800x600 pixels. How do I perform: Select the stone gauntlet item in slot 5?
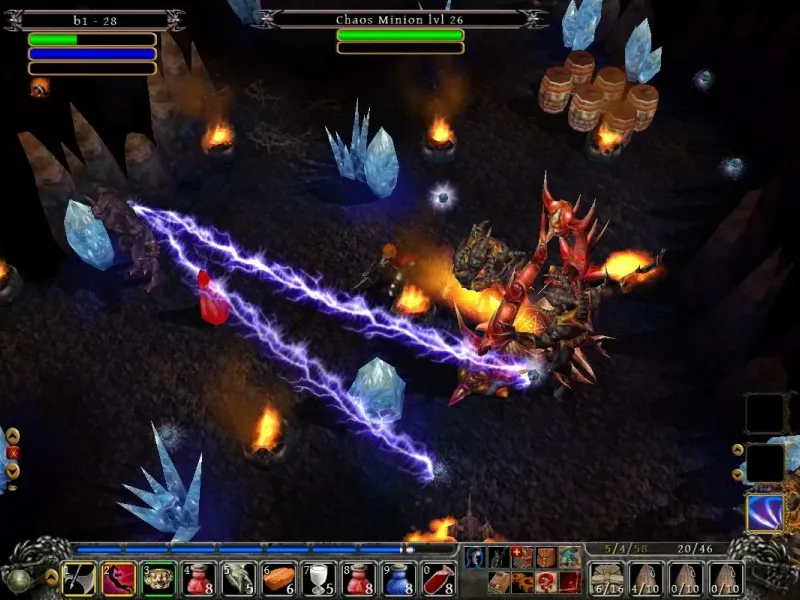point(238,579)
